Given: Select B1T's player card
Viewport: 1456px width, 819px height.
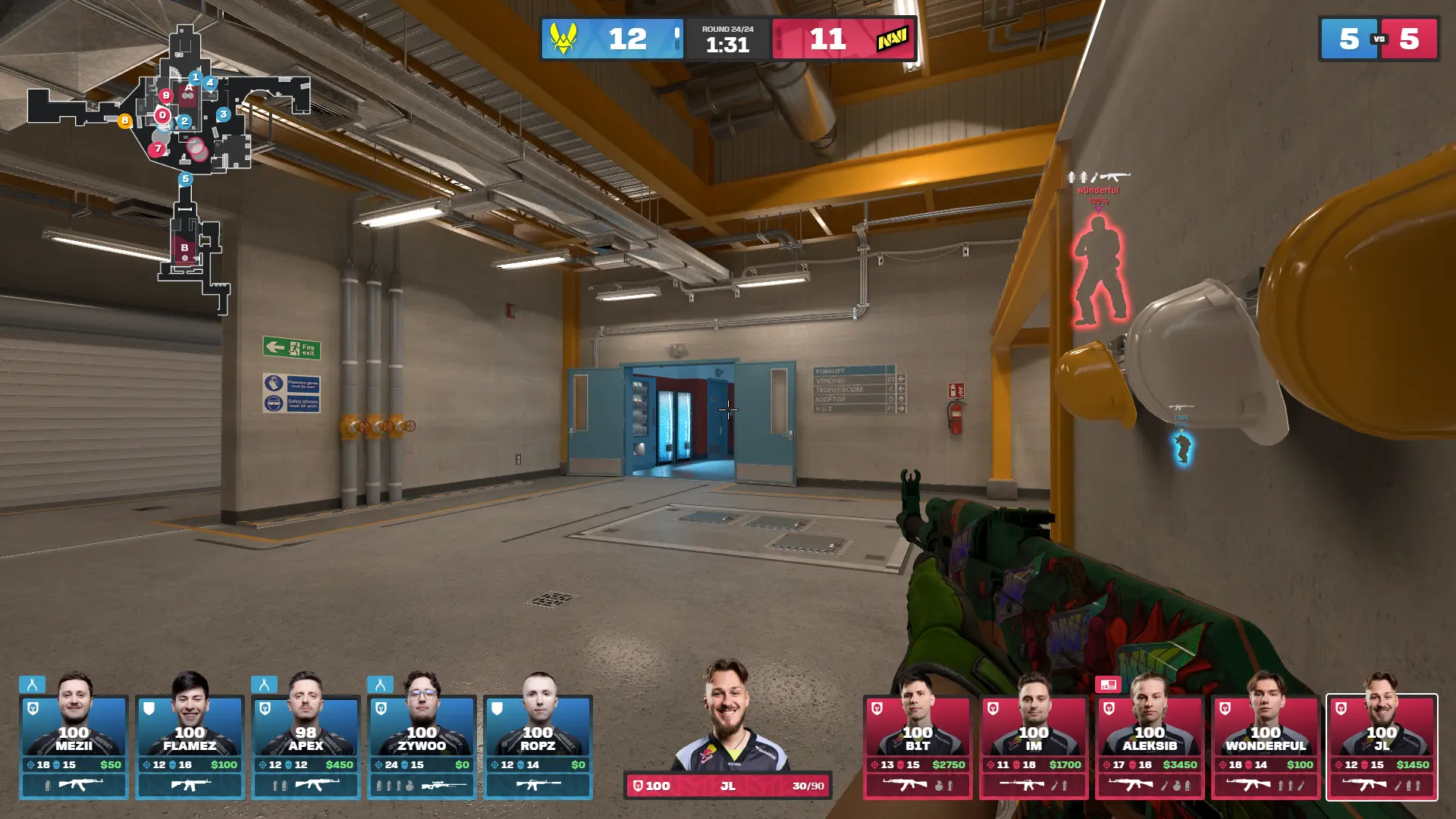Looking at the screenshot, I should pyautogui.click(x=918, y=747).
